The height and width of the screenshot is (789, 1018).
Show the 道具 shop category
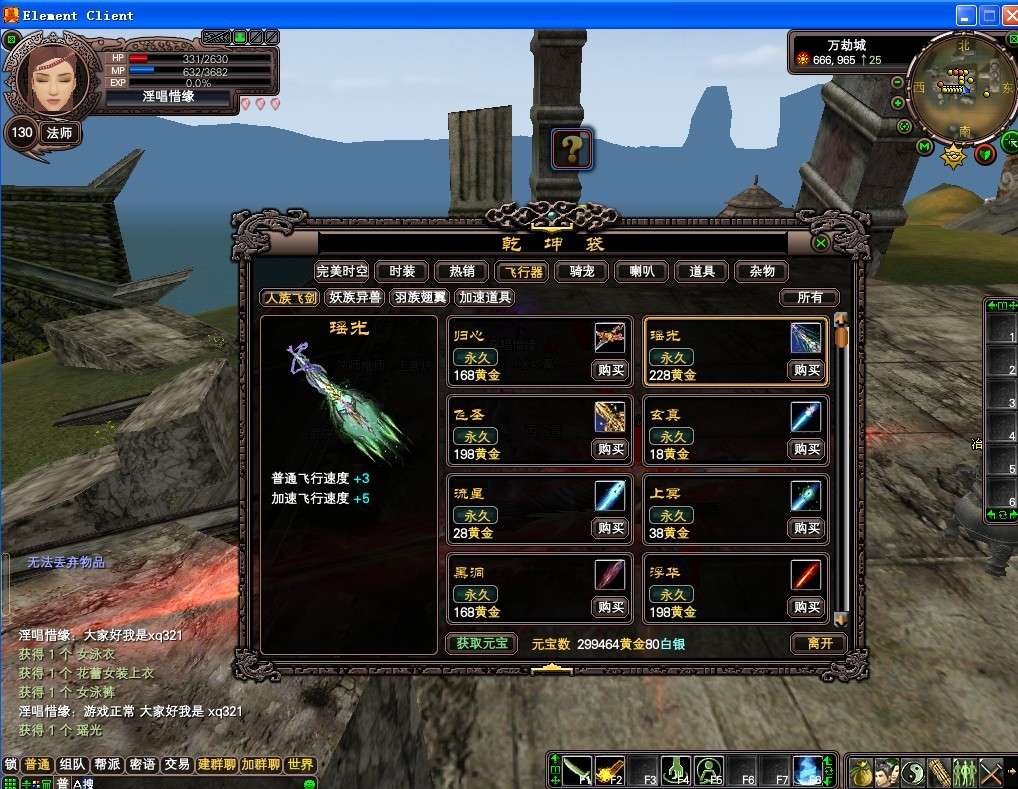(702, 271)
